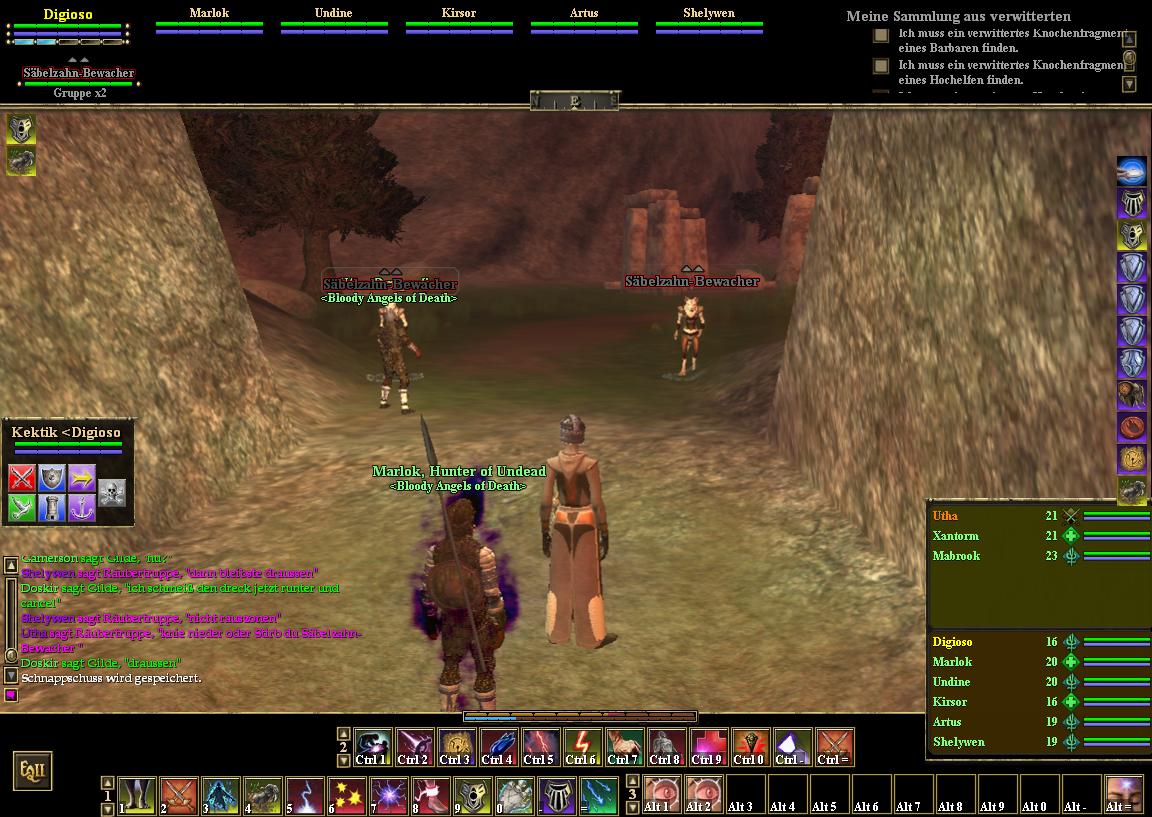The width and height of the screenshot is (1152, 817).
Task: Select the pet's yellow arrow follow command
Action: tap(82, 477)
